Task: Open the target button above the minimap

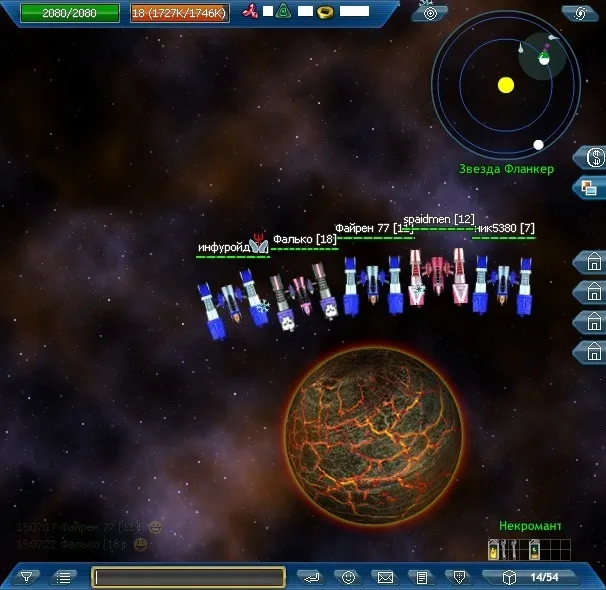Action: (x=430, y=12)
